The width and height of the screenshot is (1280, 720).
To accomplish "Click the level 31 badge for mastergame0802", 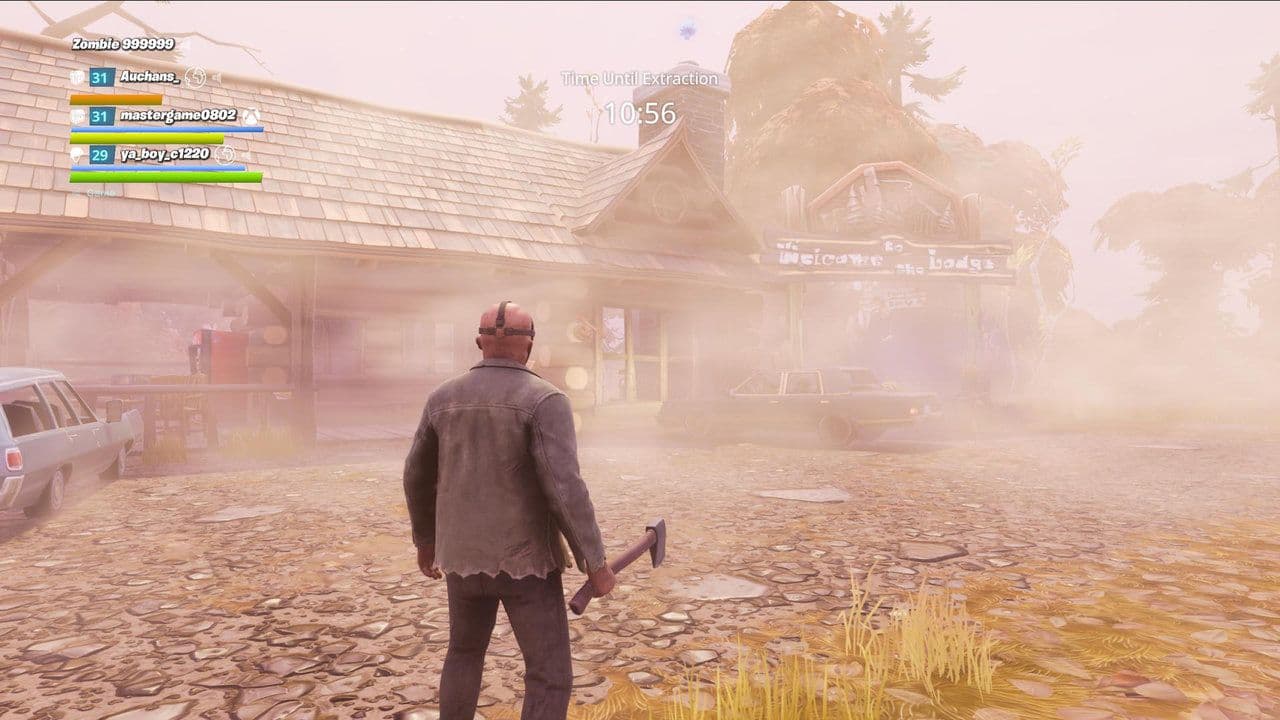I will pyautogui.click(x=101, y=116).
